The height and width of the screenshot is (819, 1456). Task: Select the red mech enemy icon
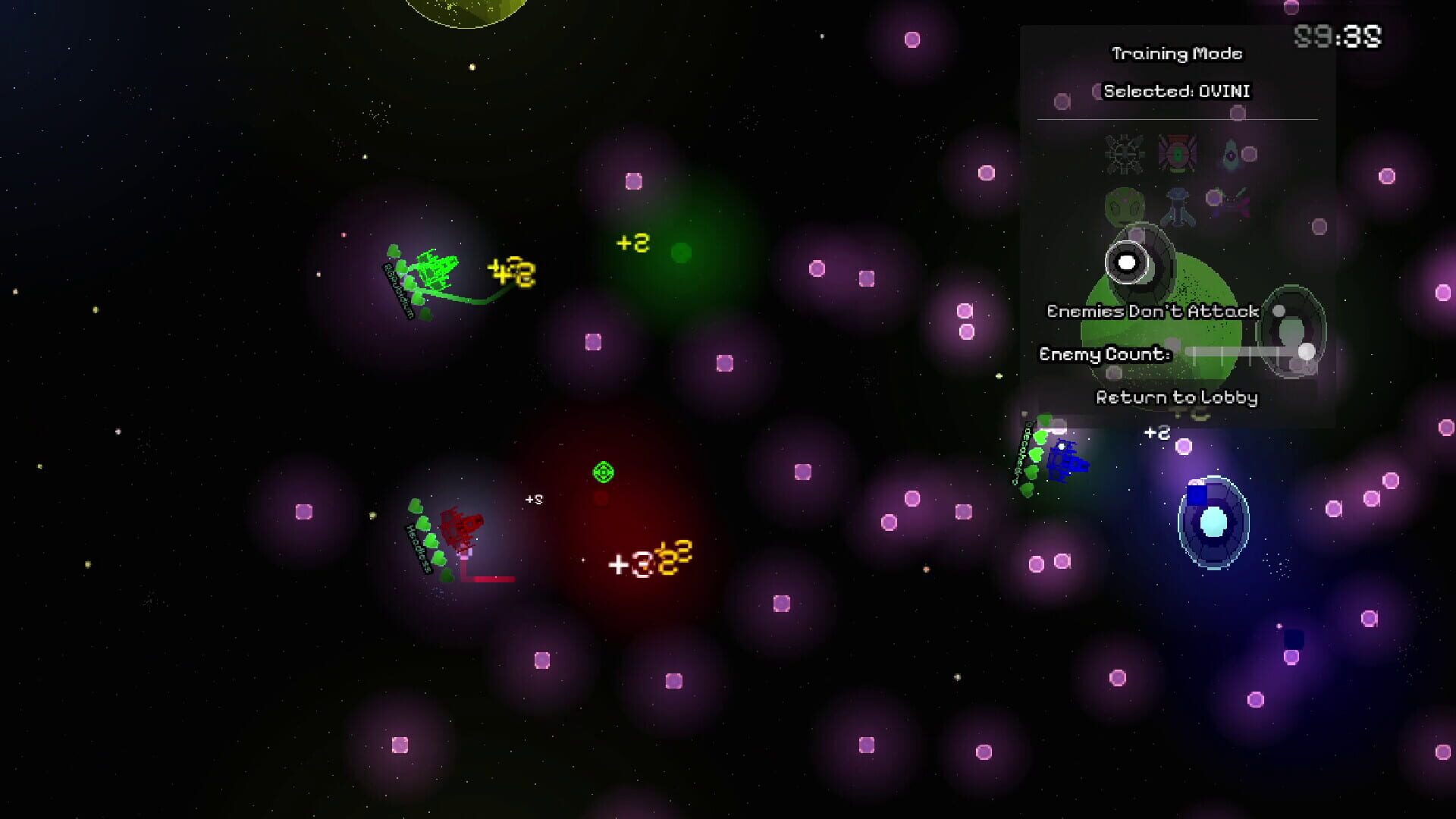[x=1177, y=153]
